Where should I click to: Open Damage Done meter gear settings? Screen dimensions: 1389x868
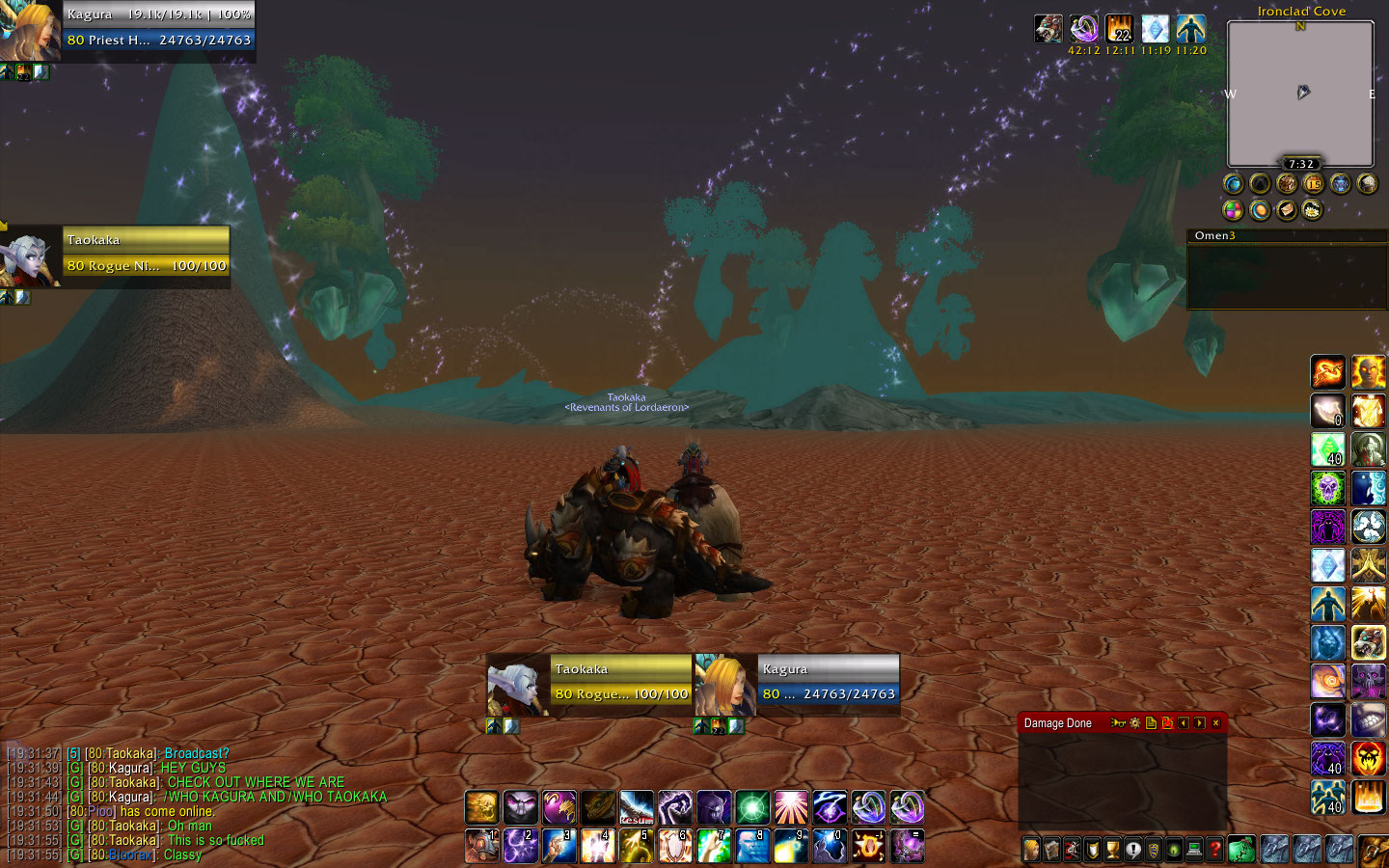1134,723
